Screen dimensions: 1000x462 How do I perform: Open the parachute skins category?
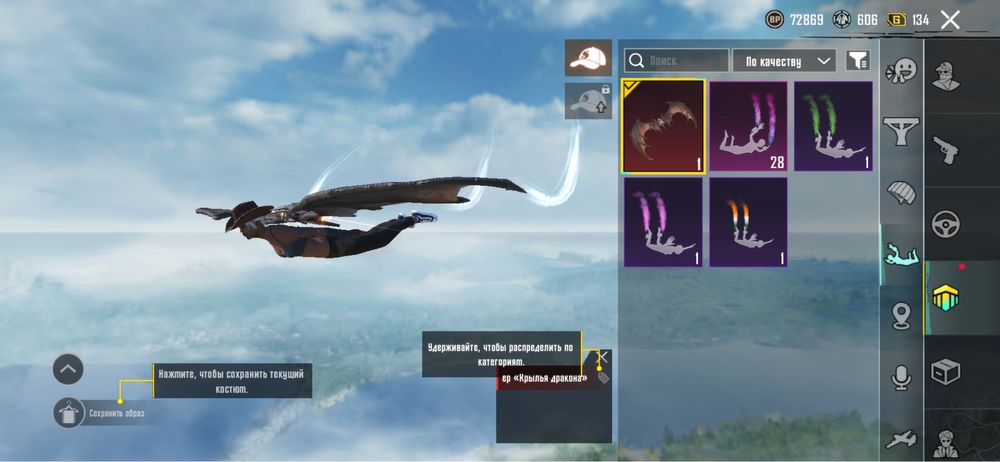click(x=902, y=191)
